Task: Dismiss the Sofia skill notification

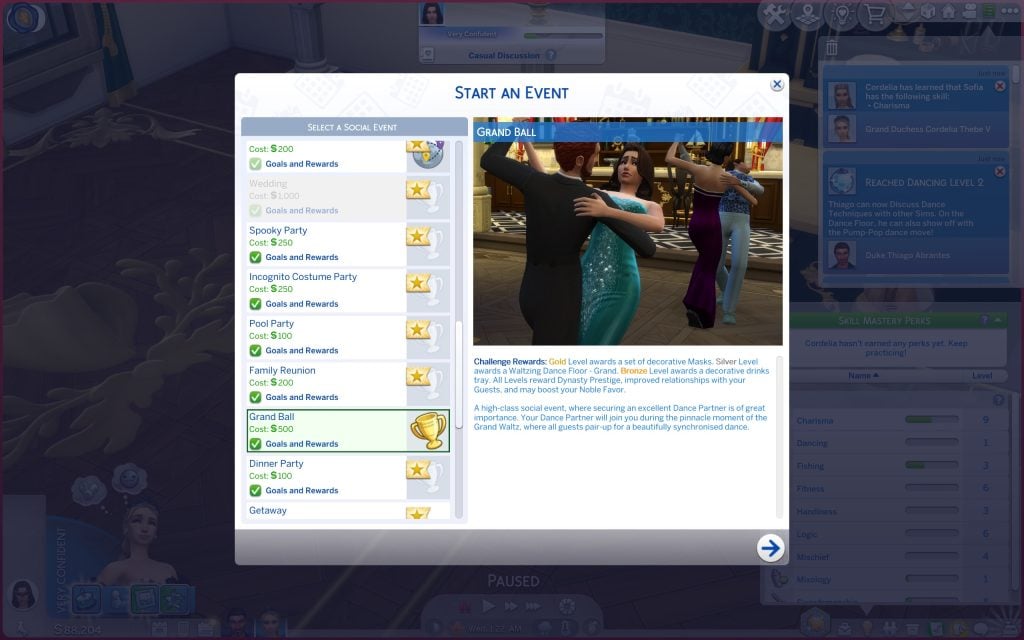Action: point(999,87)
